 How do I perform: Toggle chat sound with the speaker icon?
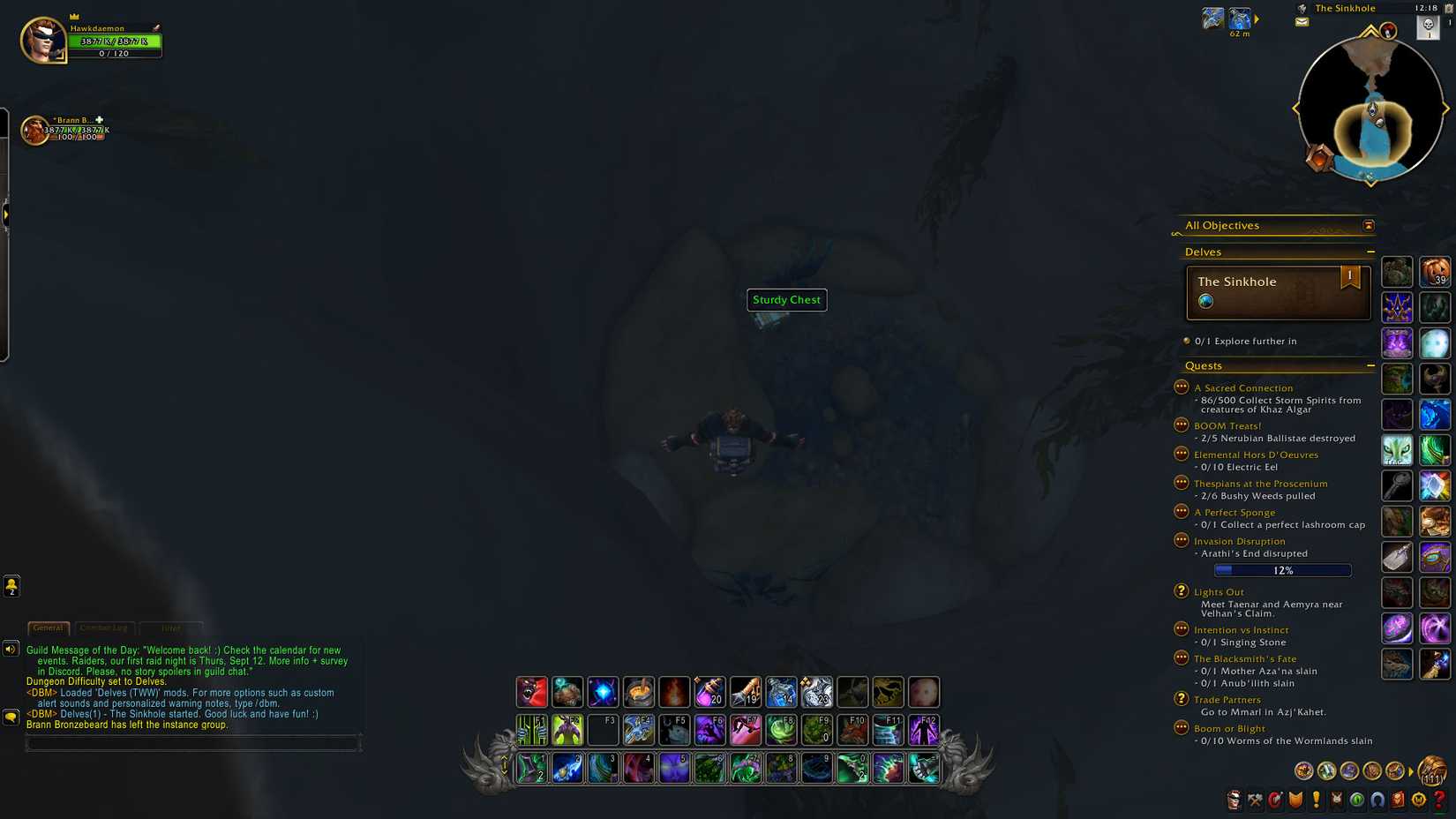click(x=11, y=650)
